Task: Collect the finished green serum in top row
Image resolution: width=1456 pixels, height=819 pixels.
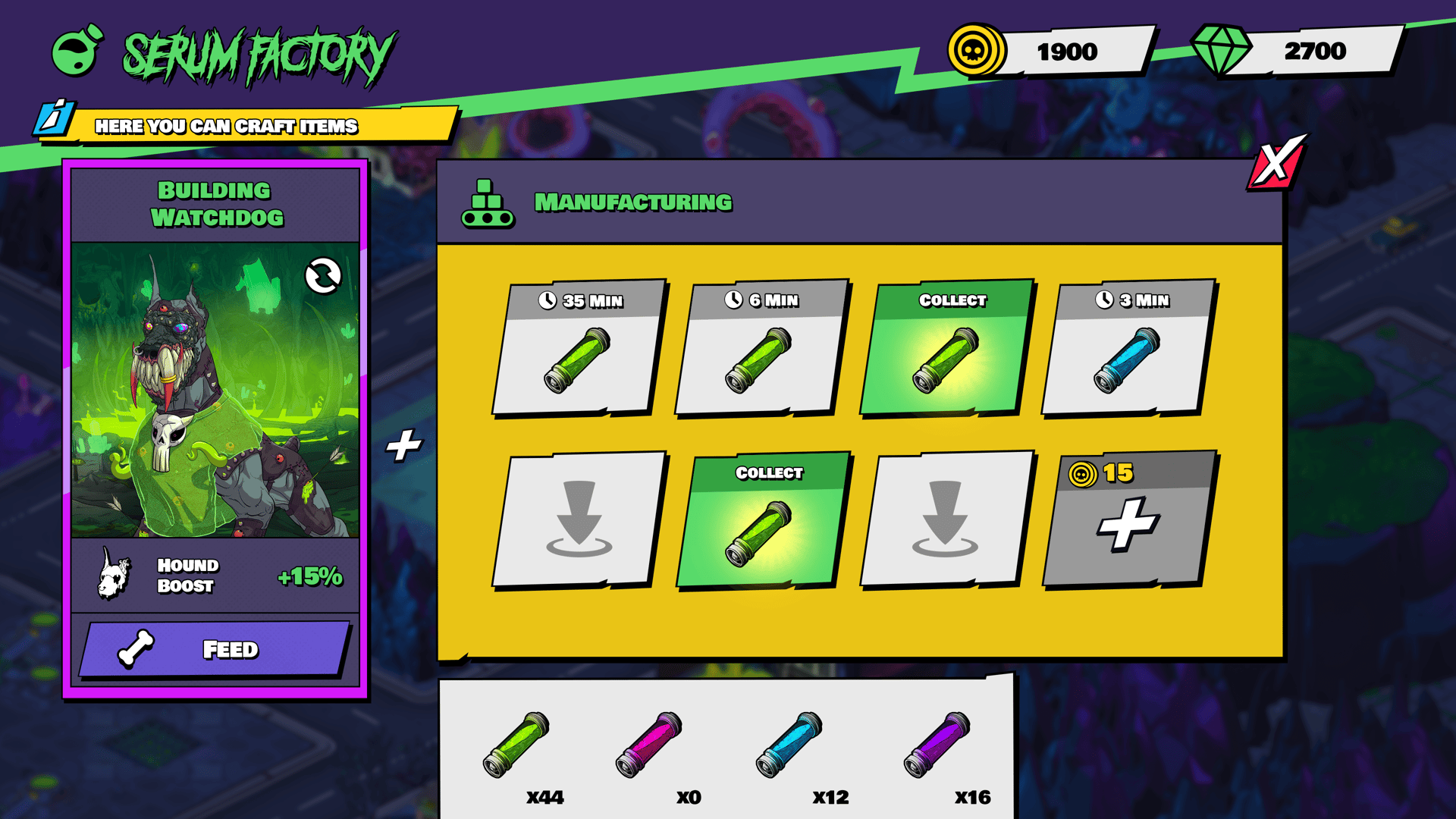Action: tap(946, 349)
